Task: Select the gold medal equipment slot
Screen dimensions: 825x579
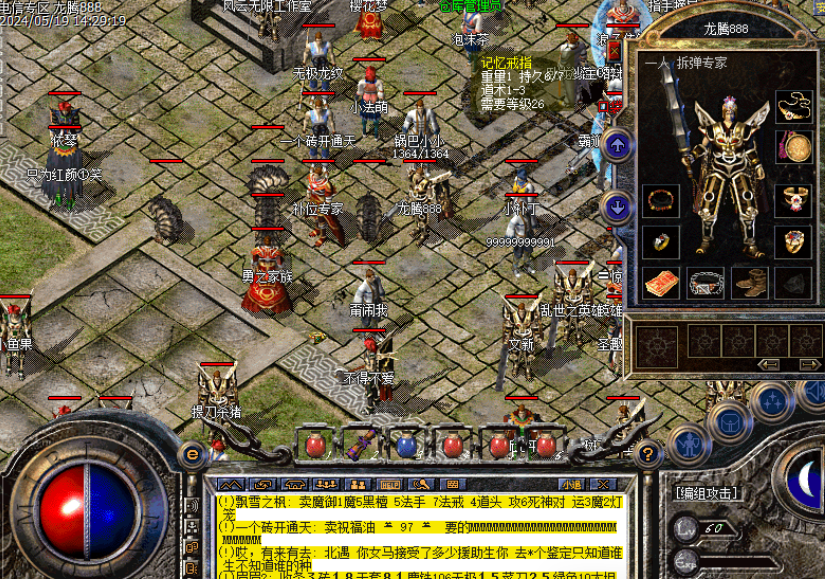Action: pyautogui.click(x=796, y=147)
